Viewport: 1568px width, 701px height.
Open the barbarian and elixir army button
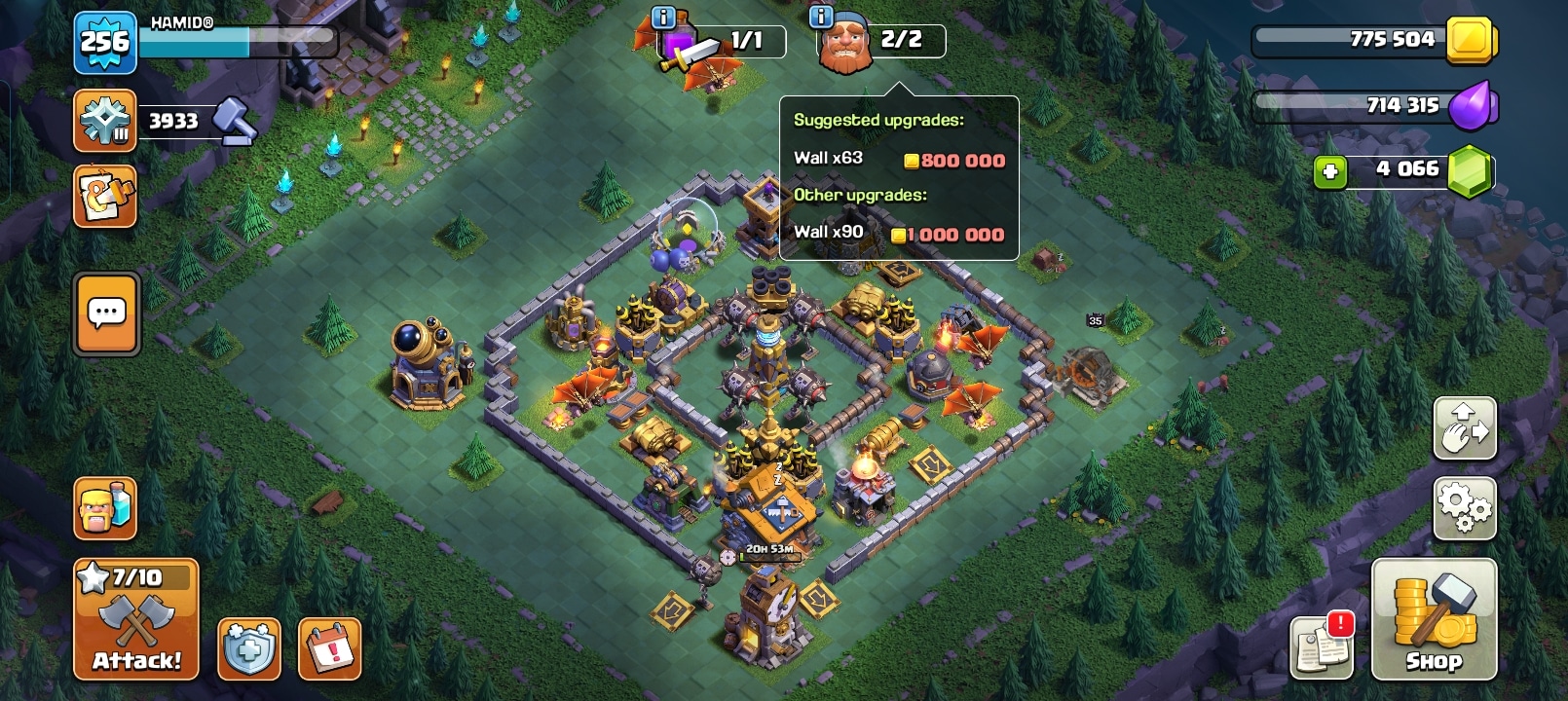105,508
